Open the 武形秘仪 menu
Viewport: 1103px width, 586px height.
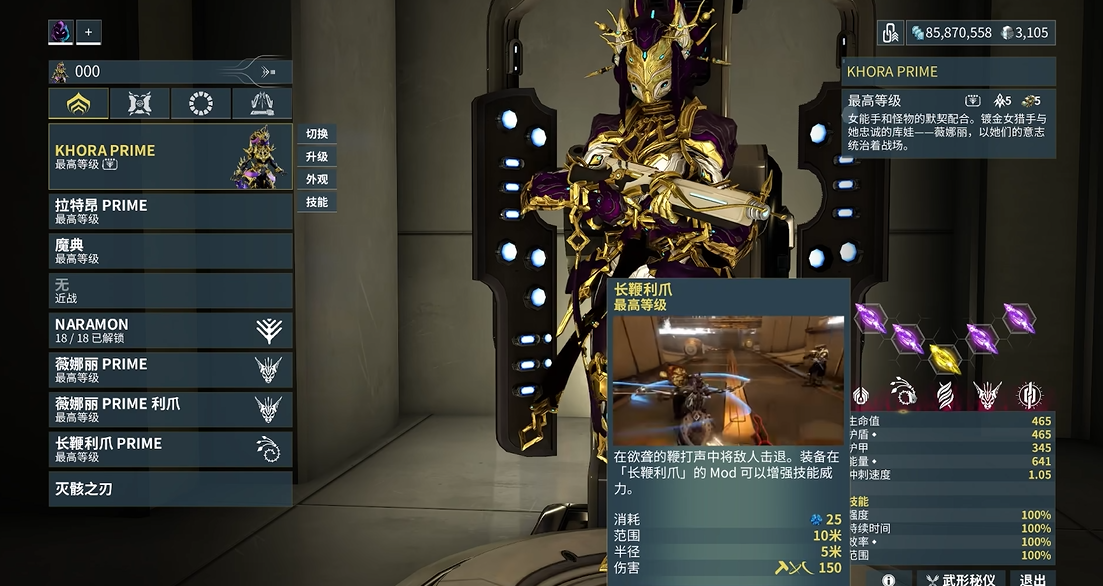tap(961, 579)
